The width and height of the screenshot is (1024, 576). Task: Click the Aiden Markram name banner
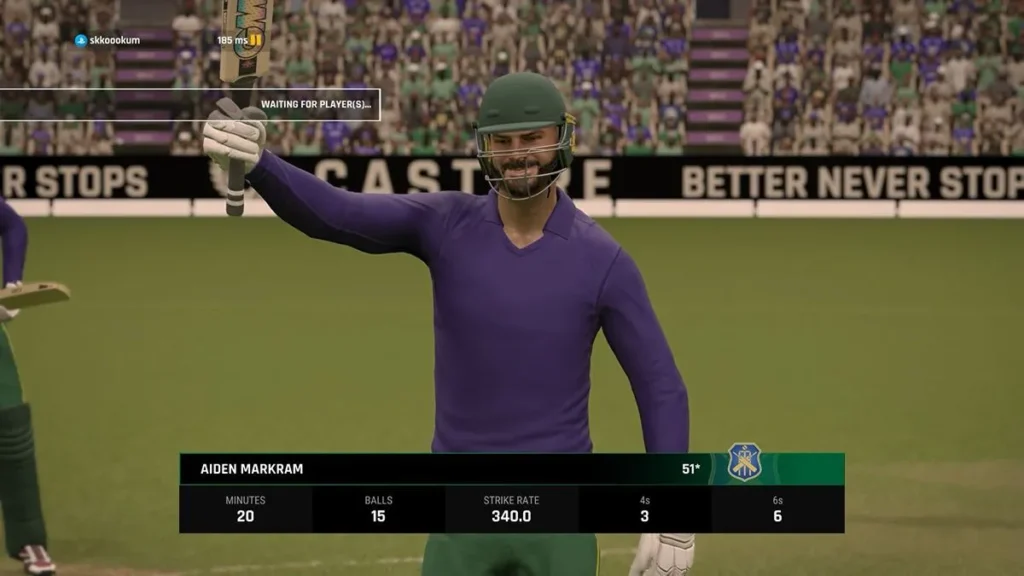pyautogui.click(x=252, y=469)
